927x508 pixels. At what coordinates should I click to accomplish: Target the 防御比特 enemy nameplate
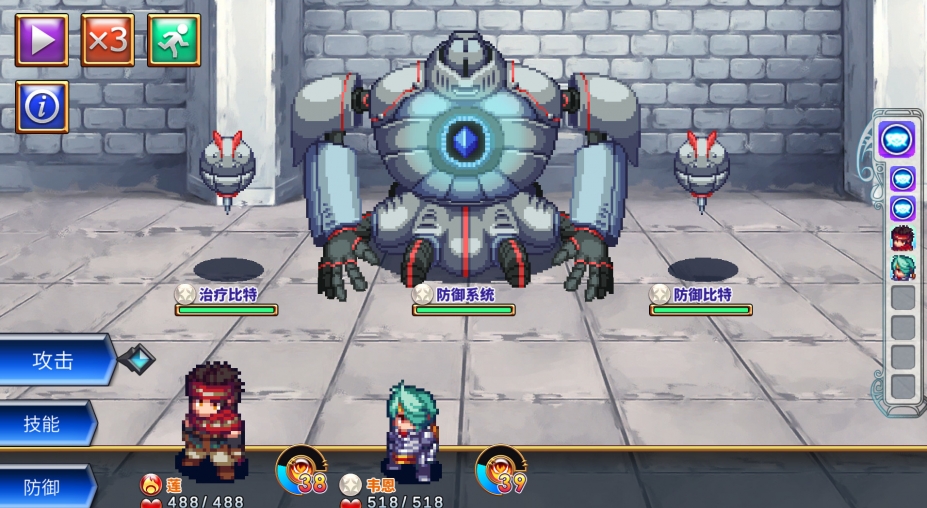pos(700,295)
